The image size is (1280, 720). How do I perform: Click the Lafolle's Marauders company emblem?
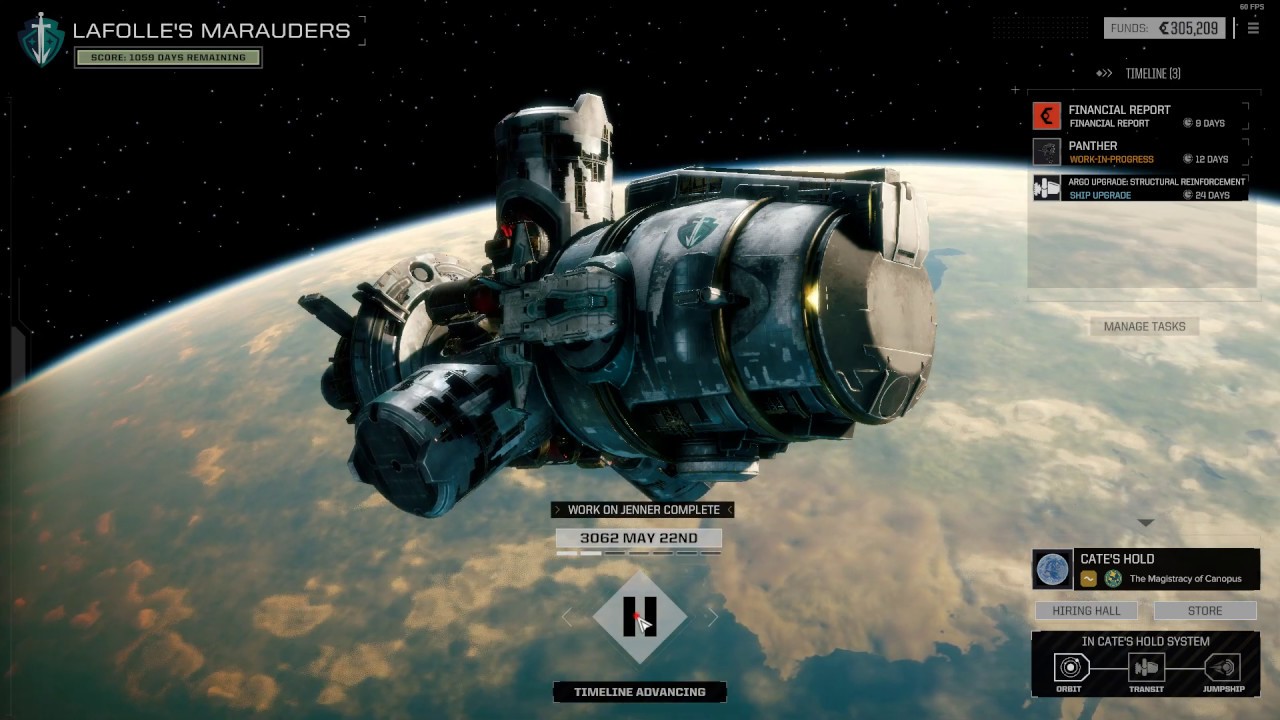click(41, 40)
